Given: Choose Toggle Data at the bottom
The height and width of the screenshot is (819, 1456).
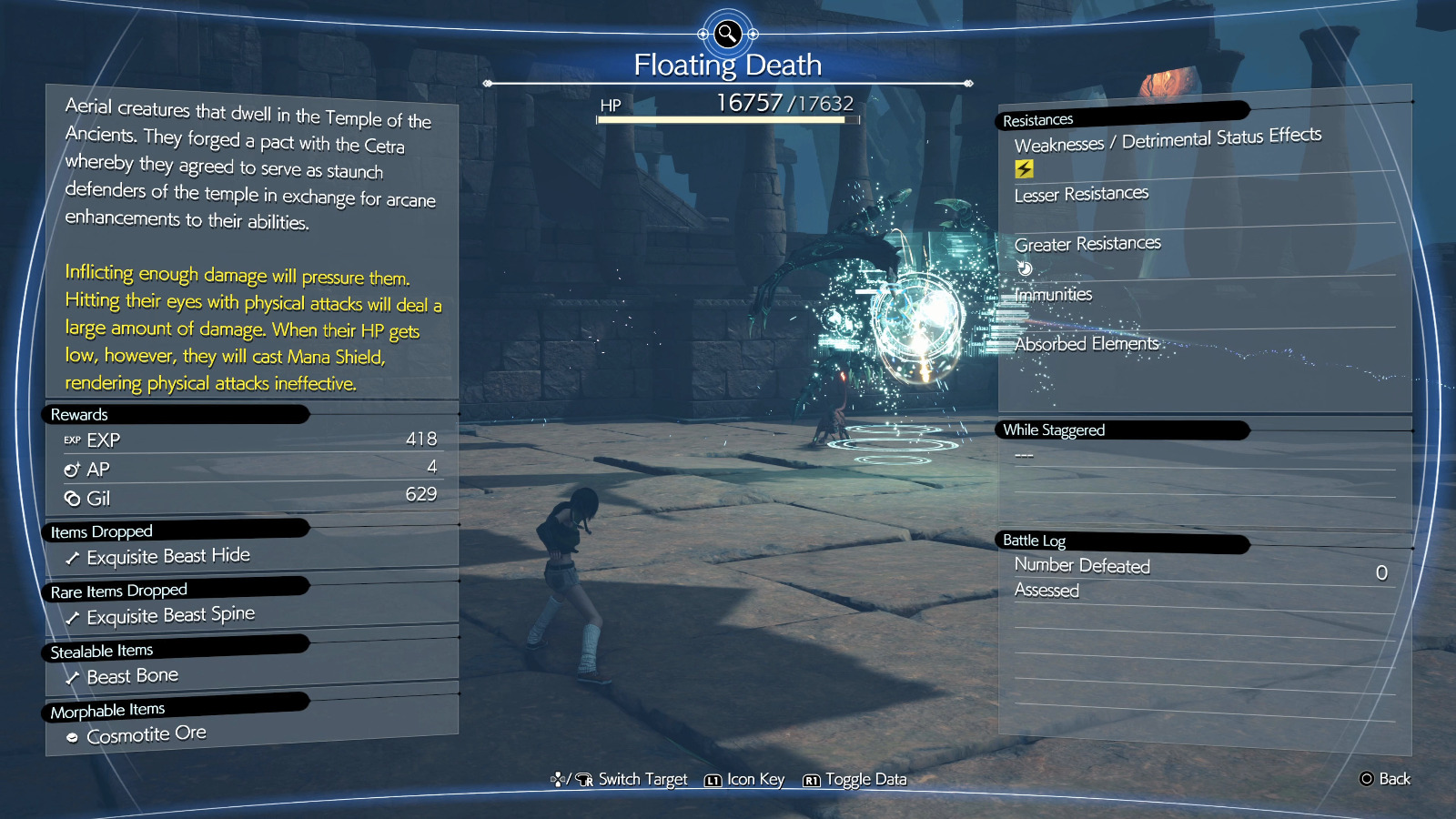Looking at the screenshot, I should point(855,780).
